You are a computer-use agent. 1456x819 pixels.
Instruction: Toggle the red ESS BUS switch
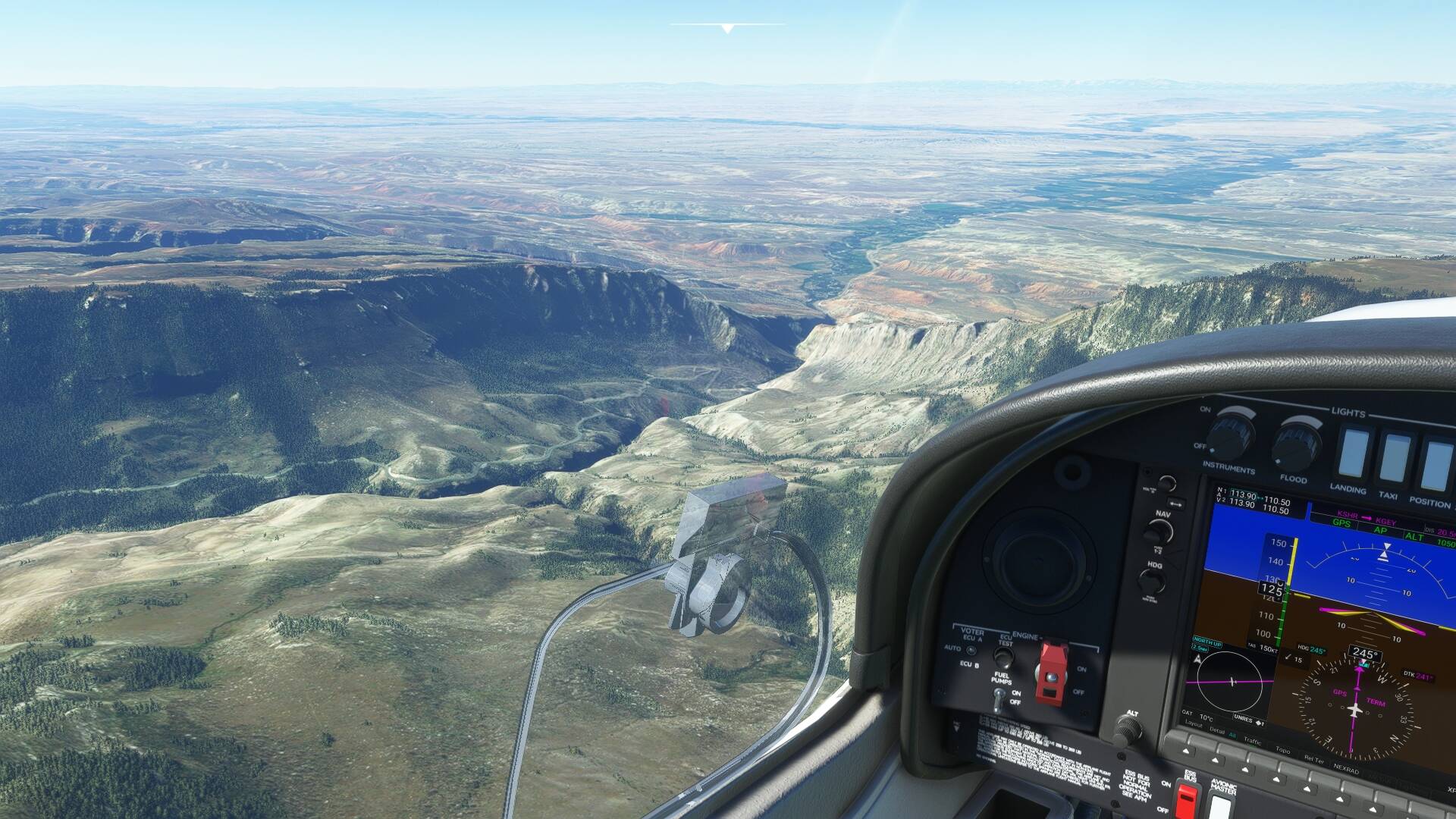[1185, 799]
